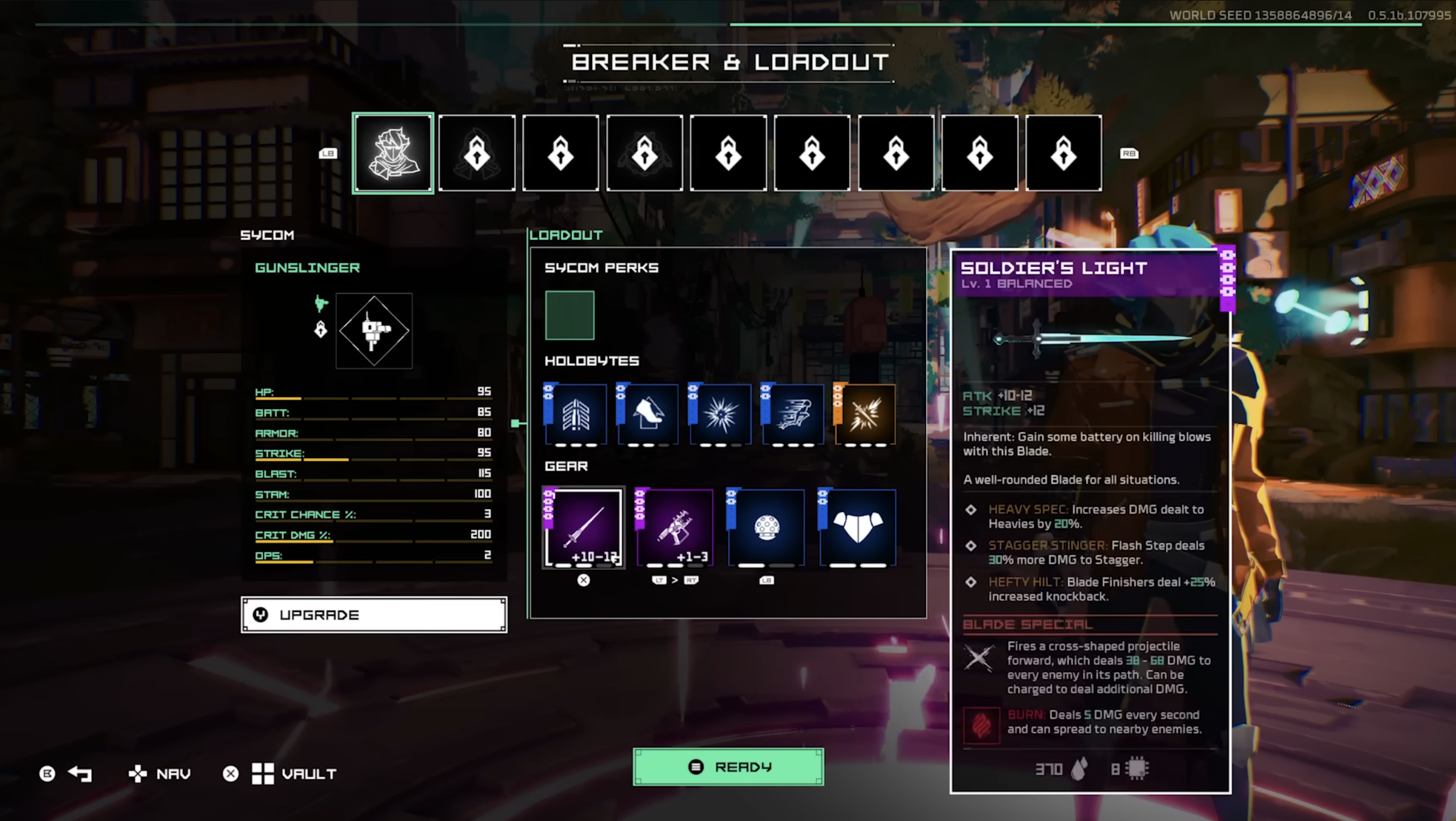
Task: Choose the empty SYCOM Perks slot
Action: point(569,315)
